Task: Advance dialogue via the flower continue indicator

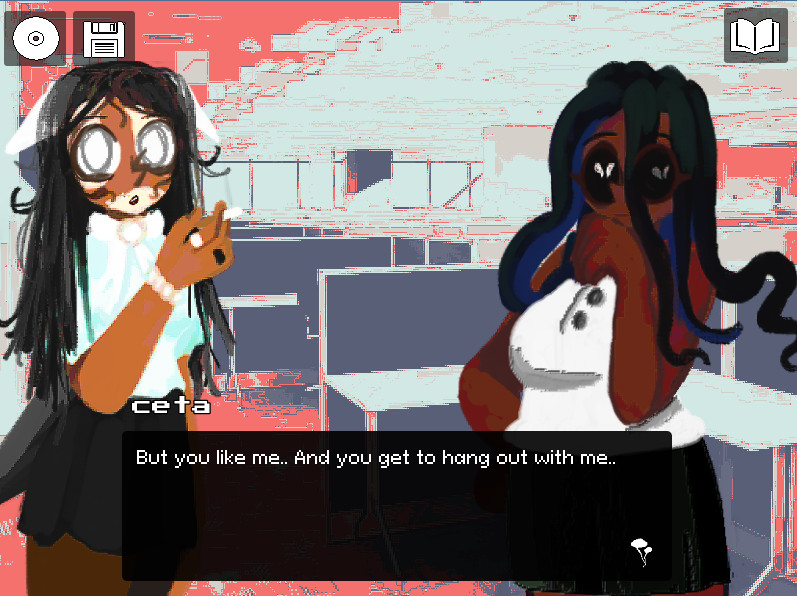Action: 642,550
